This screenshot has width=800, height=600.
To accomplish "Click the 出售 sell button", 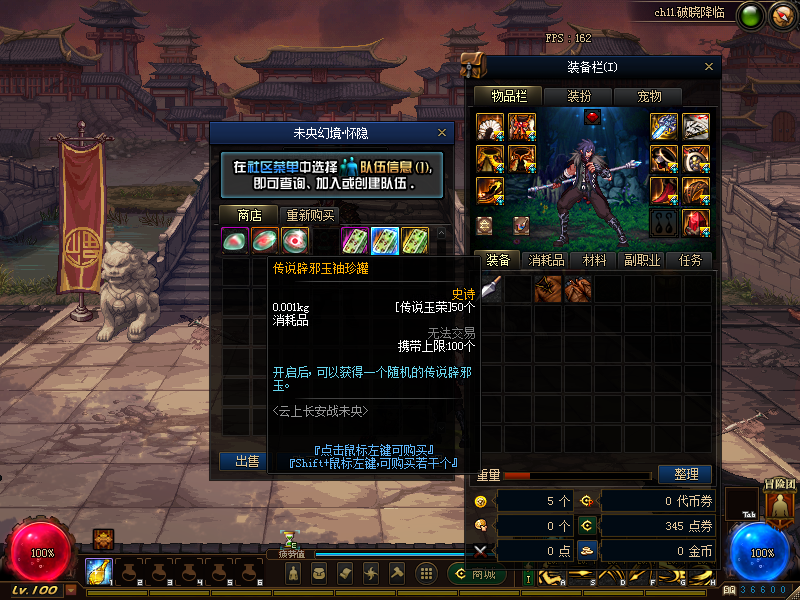I will coord(246,461).
